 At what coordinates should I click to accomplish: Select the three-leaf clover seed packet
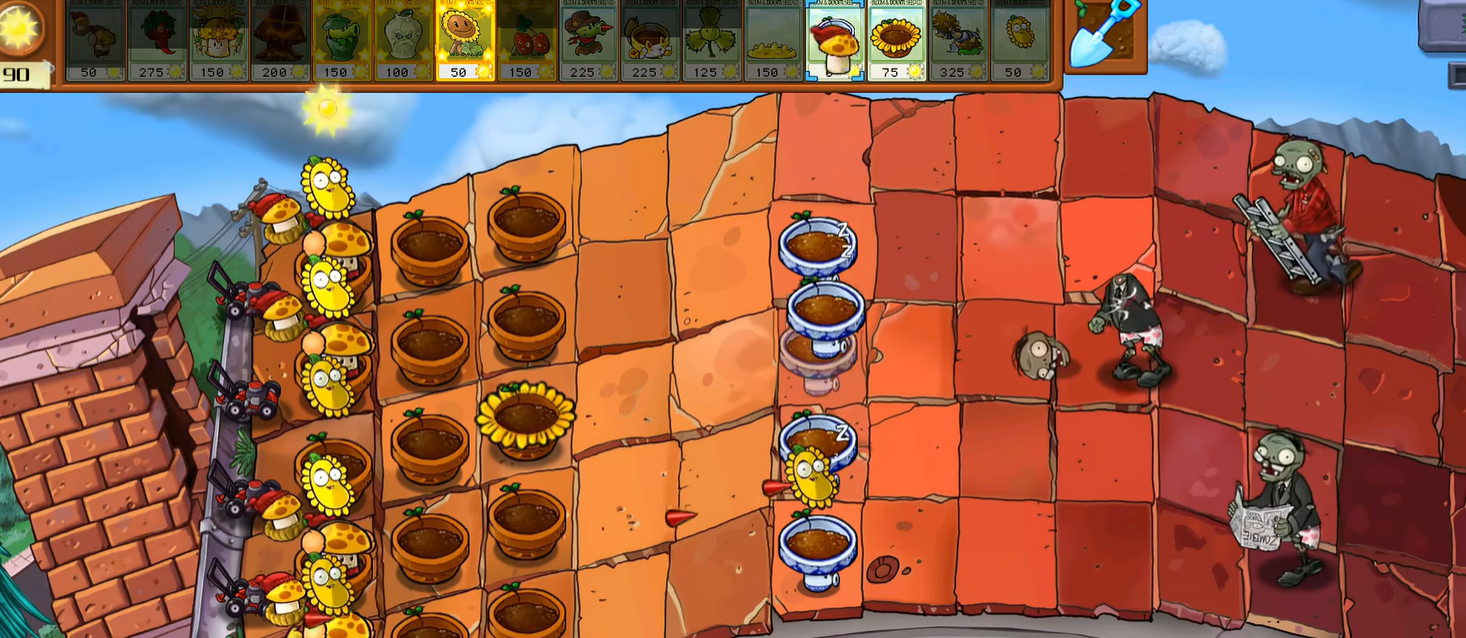pos(713,40)
